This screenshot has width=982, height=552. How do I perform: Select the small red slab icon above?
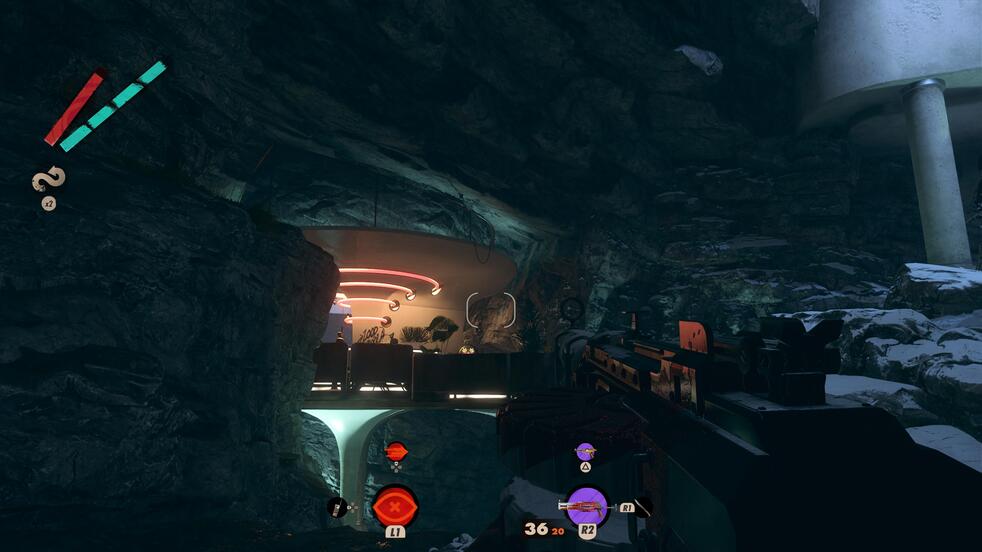396,451
